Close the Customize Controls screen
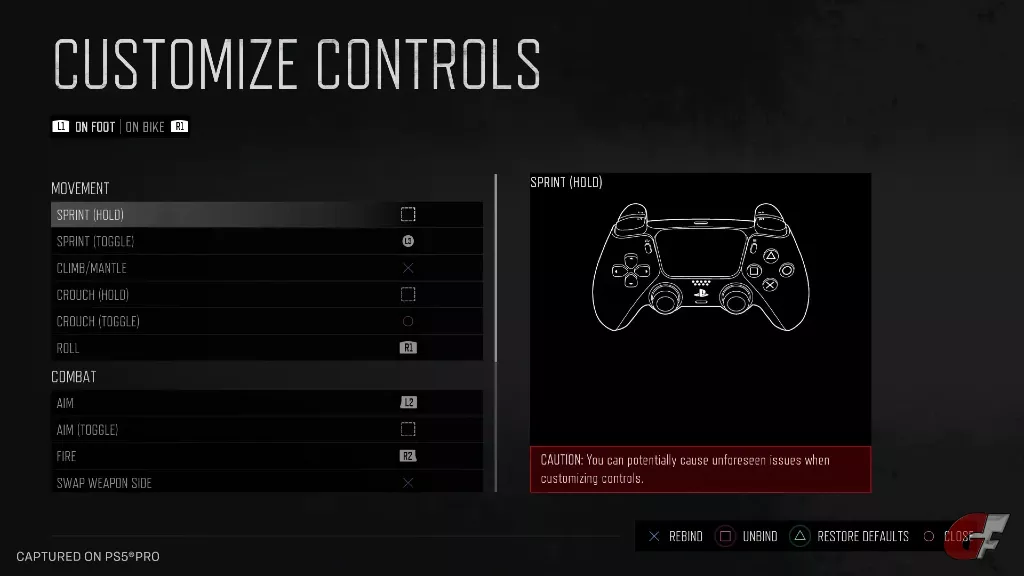Screen dimensions: 1024x576 point(948,537)
